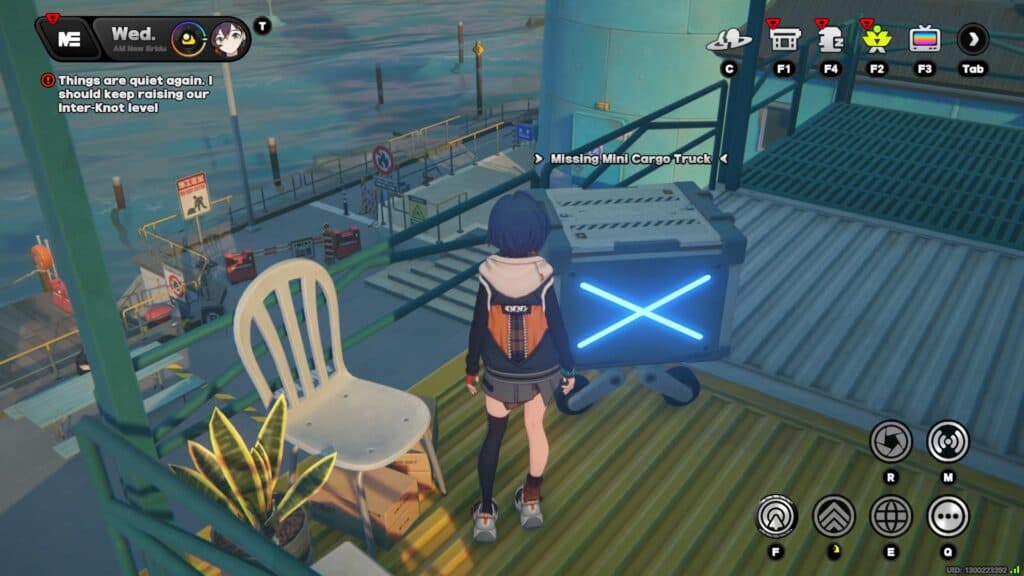Open the storefront icon shortcut
This screenshot has height=576, width=1024.
pos(783,40)
